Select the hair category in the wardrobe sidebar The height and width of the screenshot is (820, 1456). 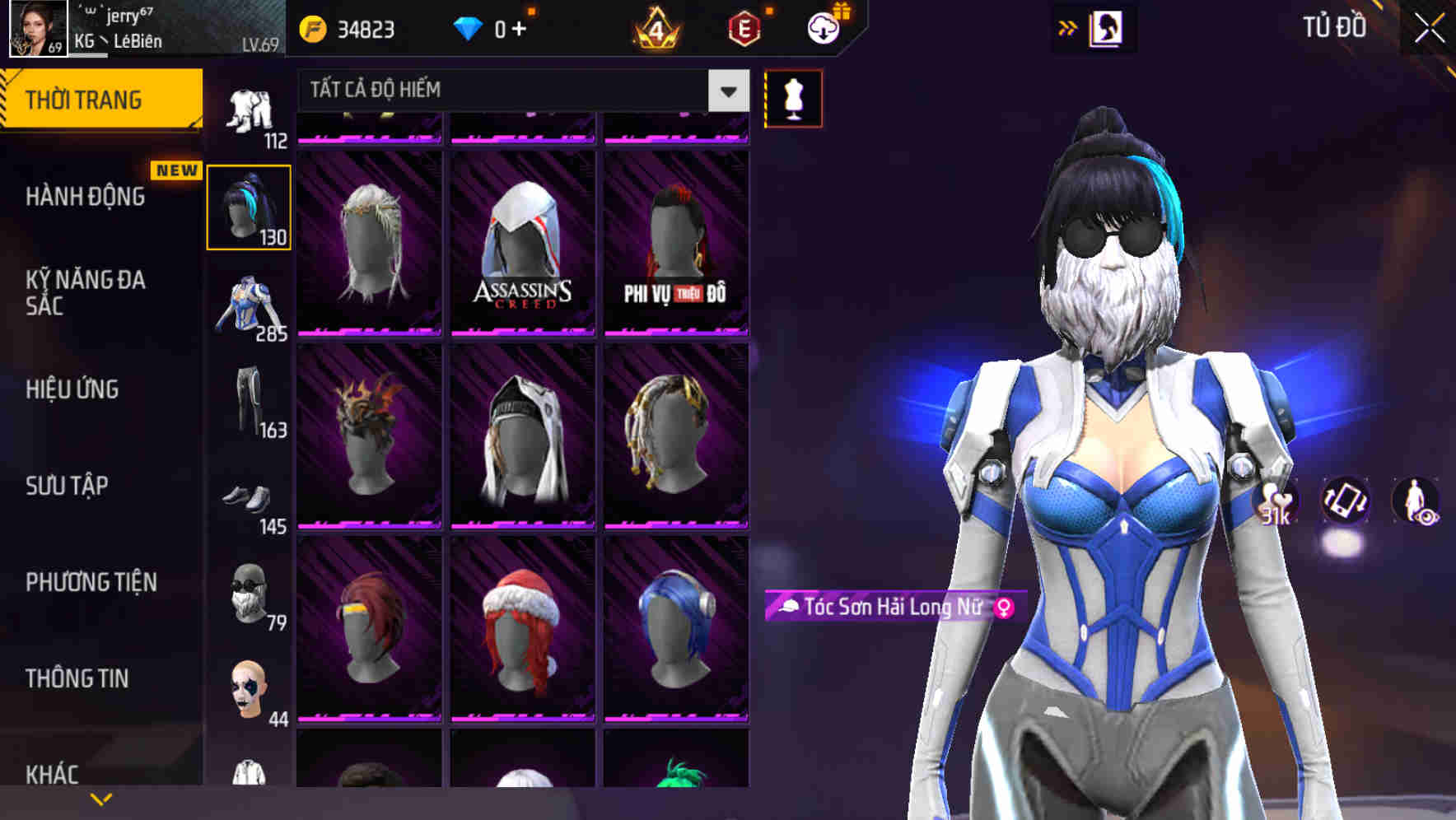[x=250, y=206]
